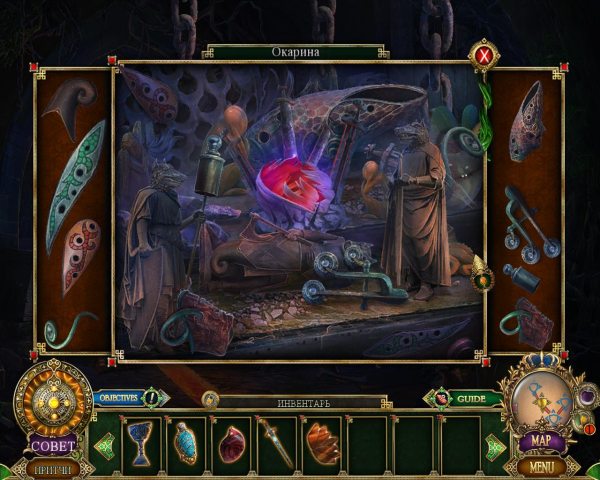Pick the red heart-shaped stone from inventory
600x480 pixels.
[x=231, y=443]
